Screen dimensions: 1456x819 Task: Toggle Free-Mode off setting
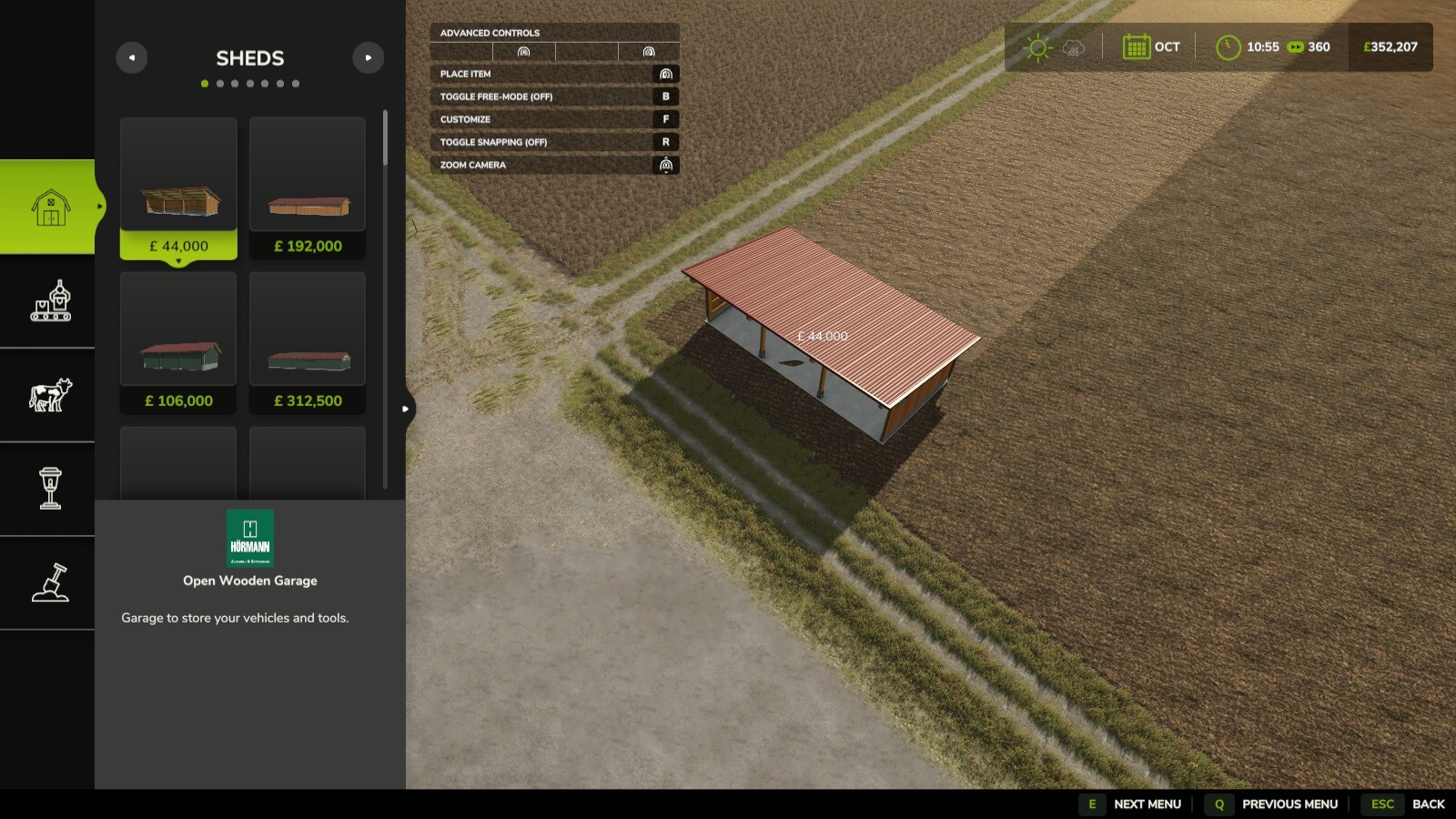point(555,96)
